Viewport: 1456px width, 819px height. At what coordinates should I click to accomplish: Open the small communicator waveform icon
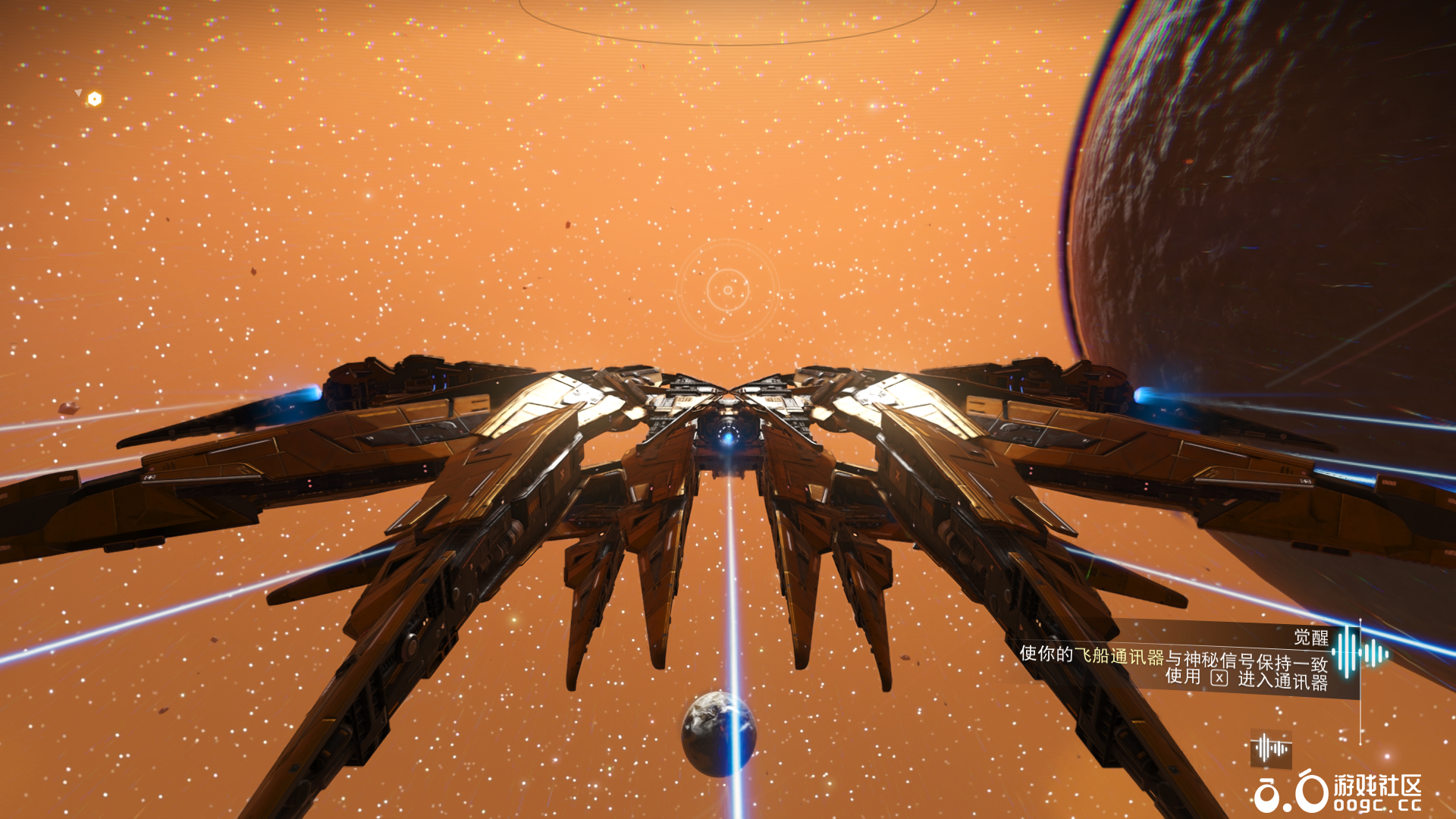(x=1271, y=748)
